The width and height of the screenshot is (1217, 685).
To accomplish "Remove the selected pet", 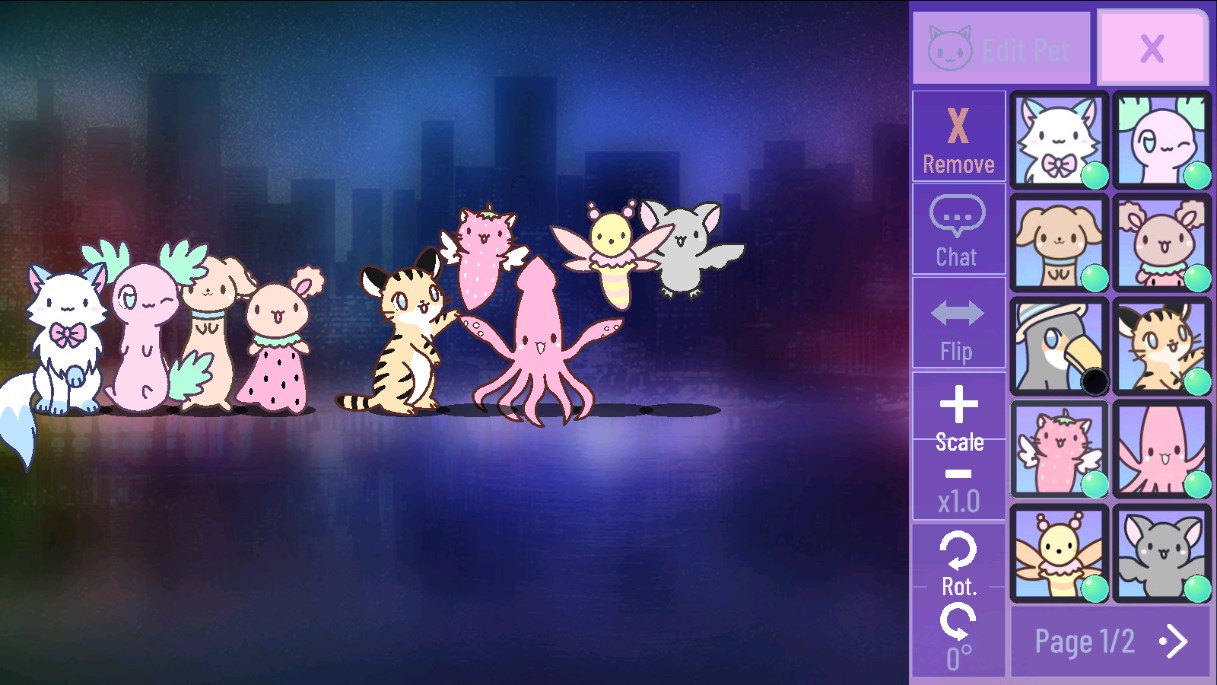I will point(958,137).
